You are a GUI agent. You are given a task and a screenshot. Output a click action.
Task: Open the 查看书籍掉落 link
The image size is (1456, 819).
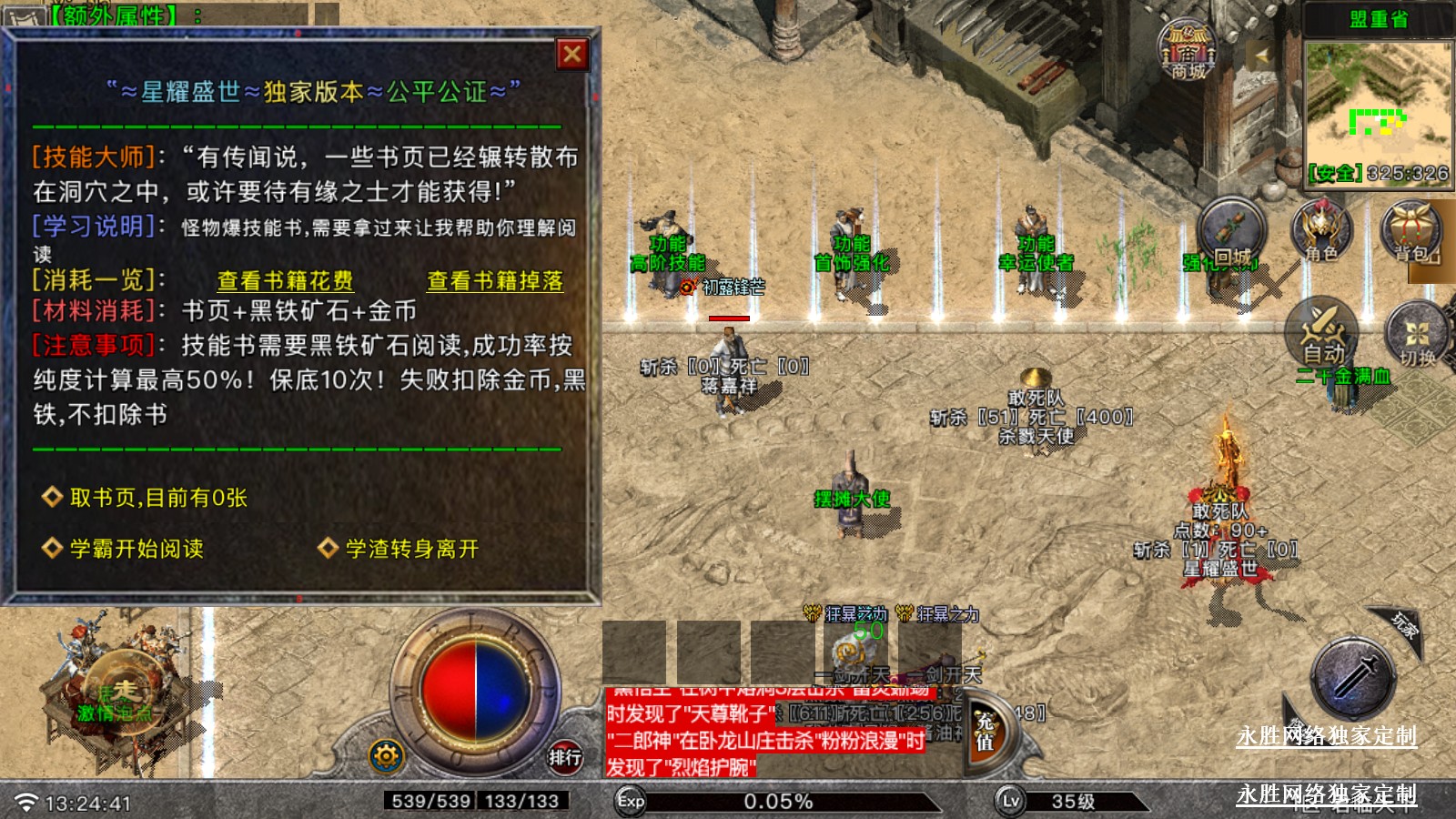pyautogui.click(x=495, y=281)
